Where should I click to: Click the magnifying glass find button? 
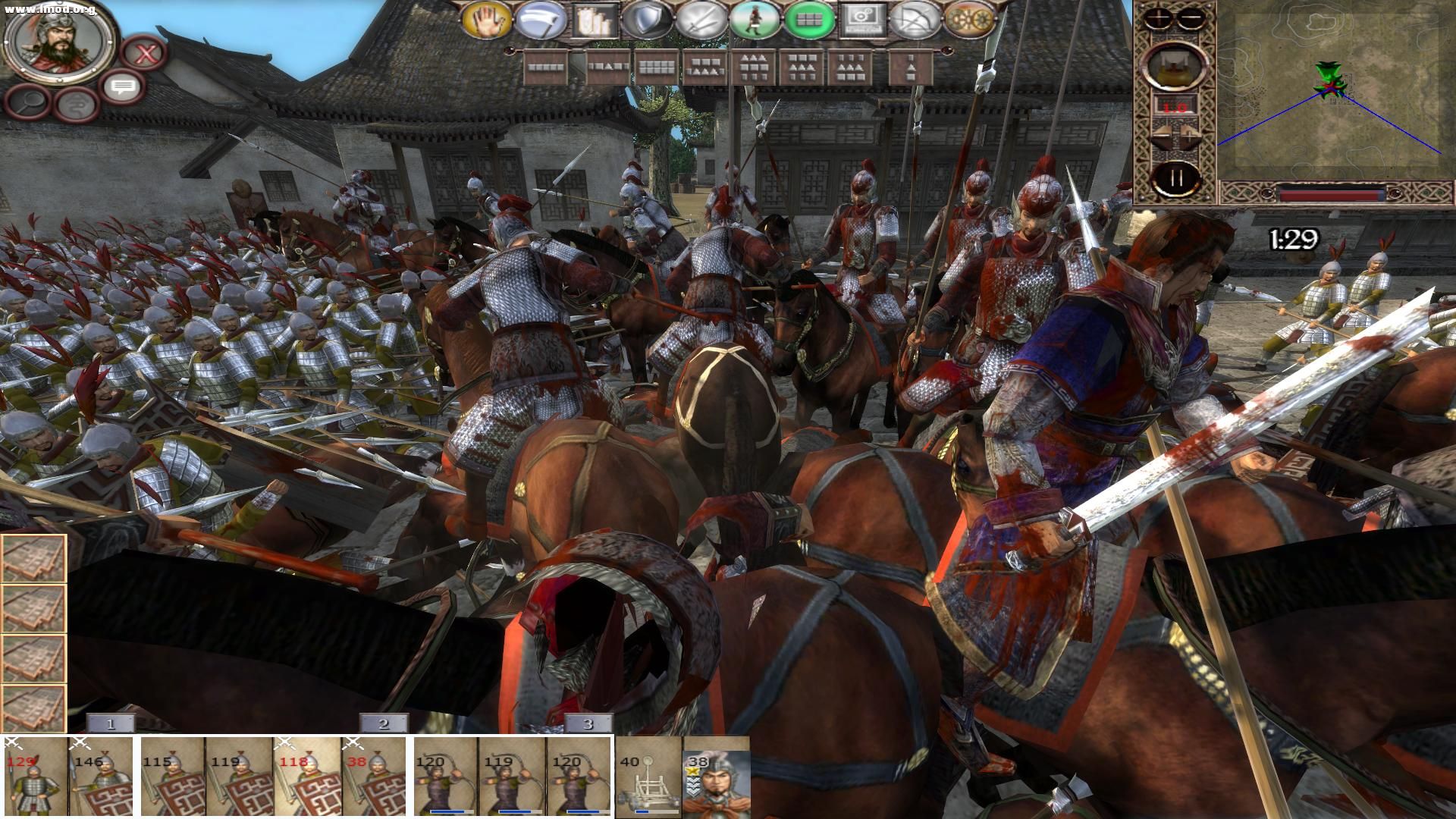27,103
